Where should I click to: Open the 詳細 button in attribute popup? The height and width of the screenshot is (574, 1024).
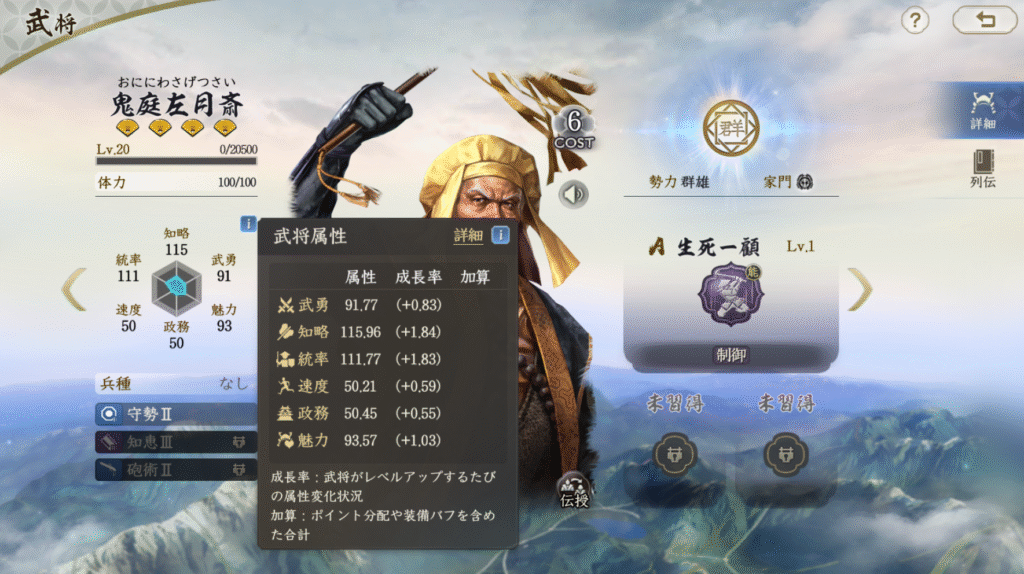[x=468, y=236]
